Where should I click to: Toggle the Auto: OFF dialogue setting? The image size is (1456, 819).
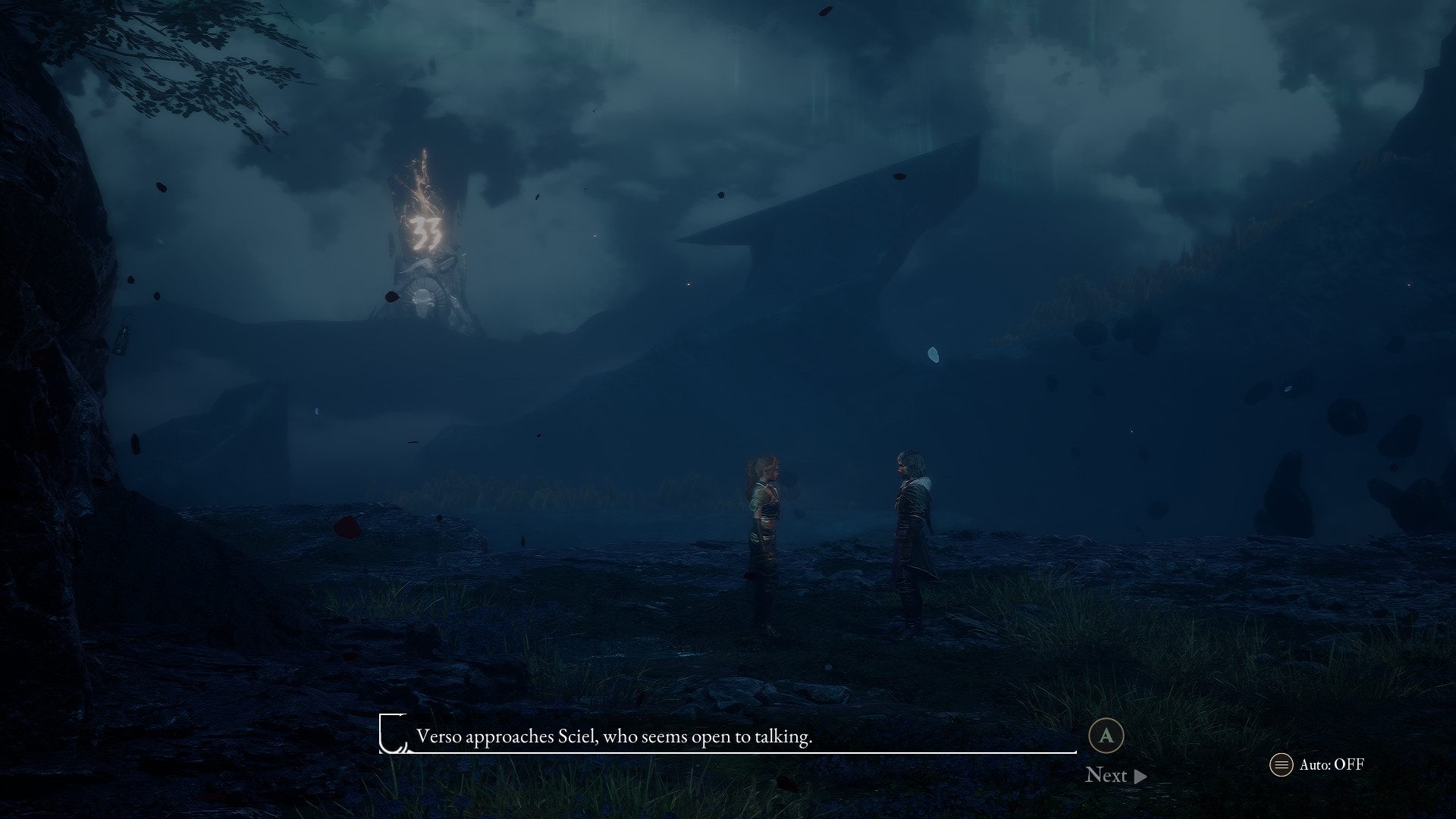tap(1317, 764)
